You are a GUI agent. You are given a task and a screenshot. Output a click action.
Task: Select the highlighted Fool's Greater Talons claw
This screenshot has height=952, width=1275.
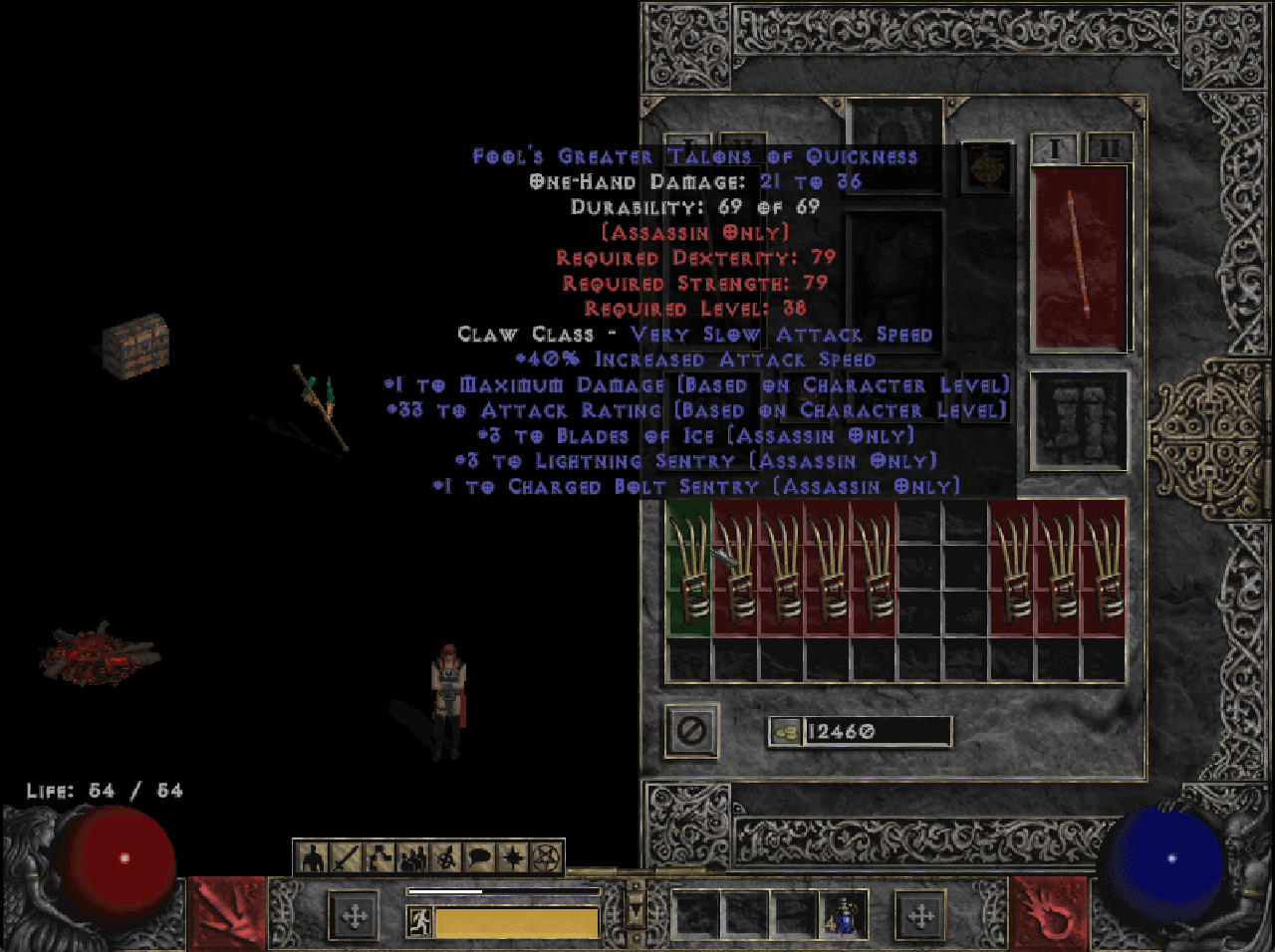pyautogui.click(x=688, y=568)
